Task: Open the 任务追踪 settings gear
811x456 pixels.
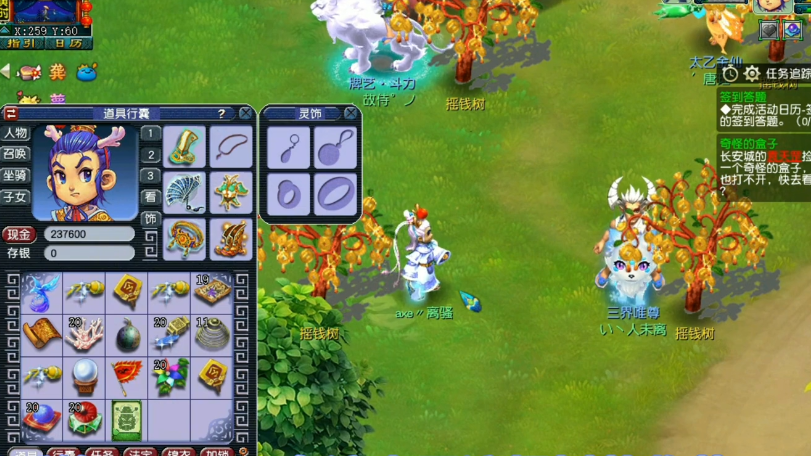Action: point(752,74)
